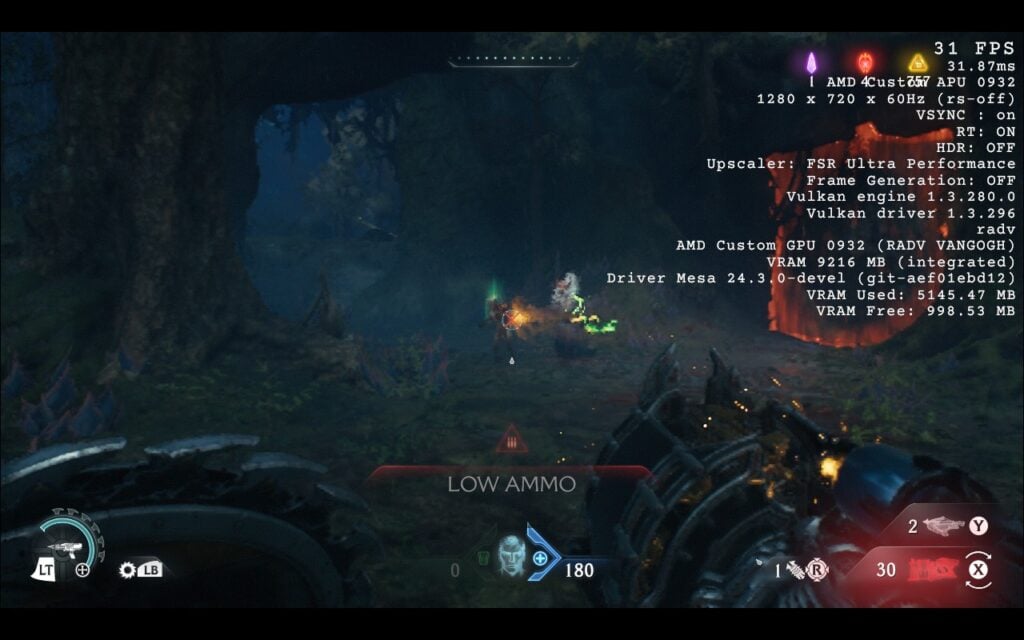
Task: Click the blue health cross icon
Action: [x=540, y=558]
